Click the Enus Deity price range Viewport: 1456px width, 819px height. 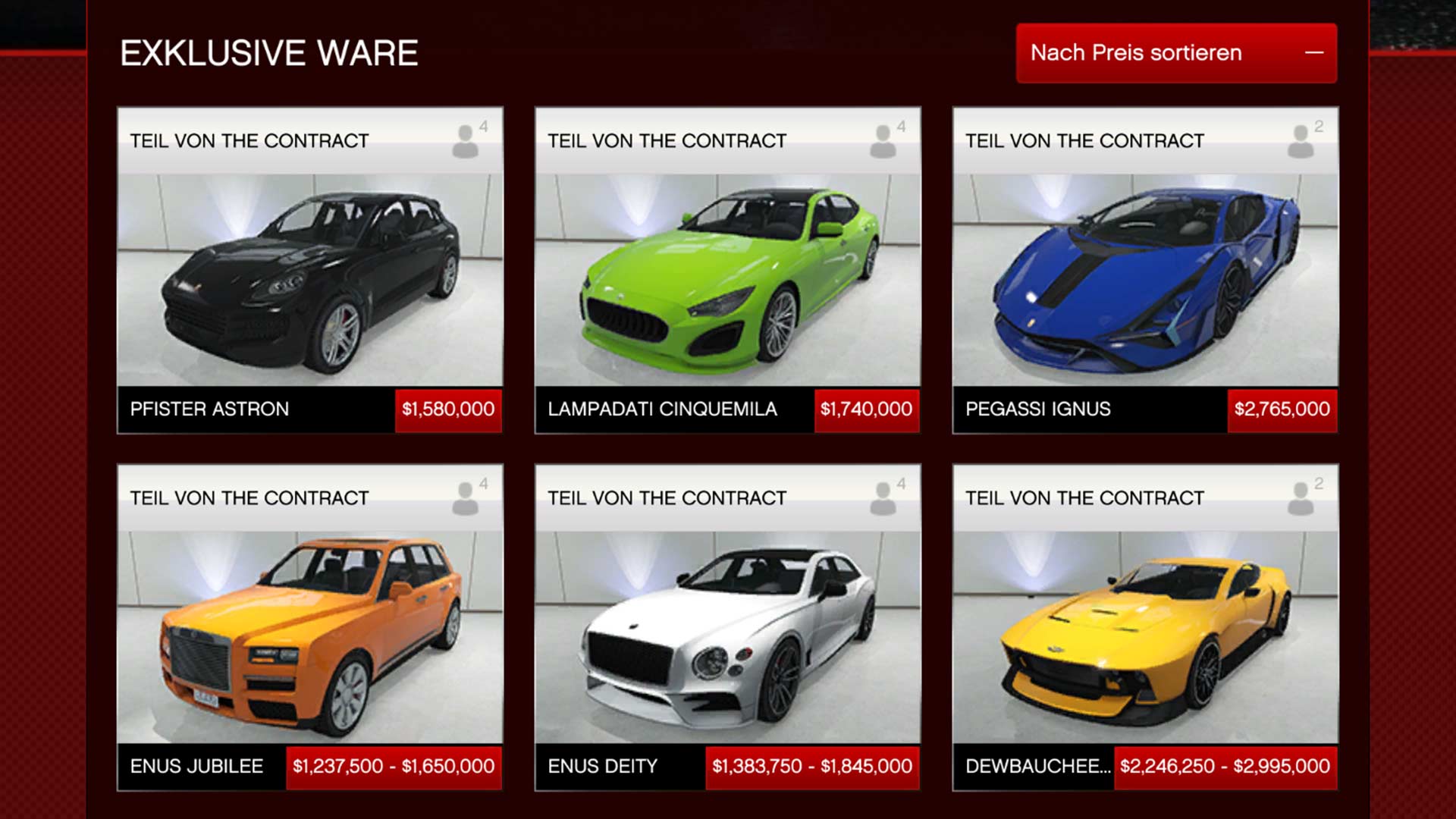coord(812,767)
